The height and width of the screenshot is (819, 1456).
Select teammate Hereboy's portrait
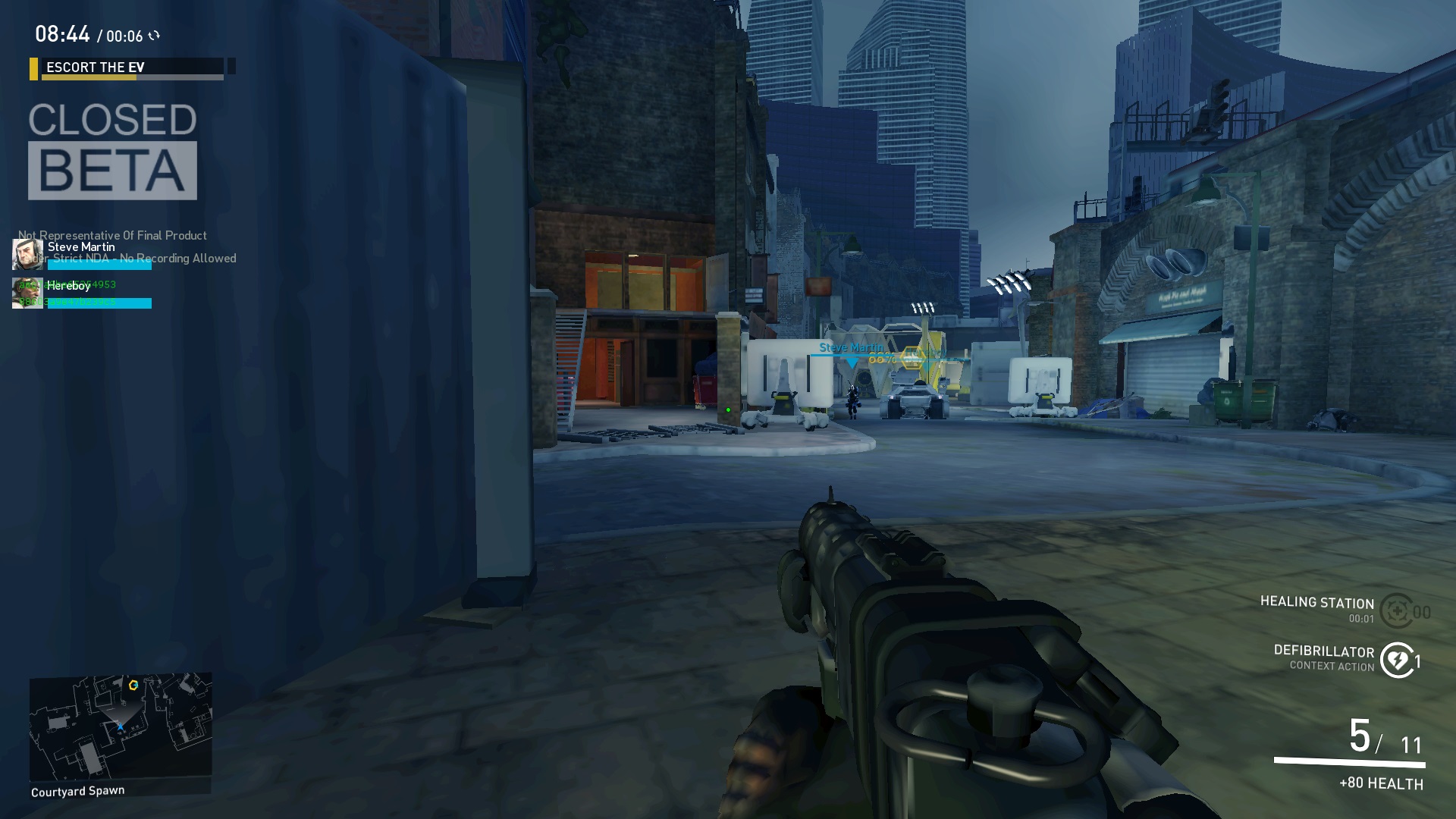(28, 293)
